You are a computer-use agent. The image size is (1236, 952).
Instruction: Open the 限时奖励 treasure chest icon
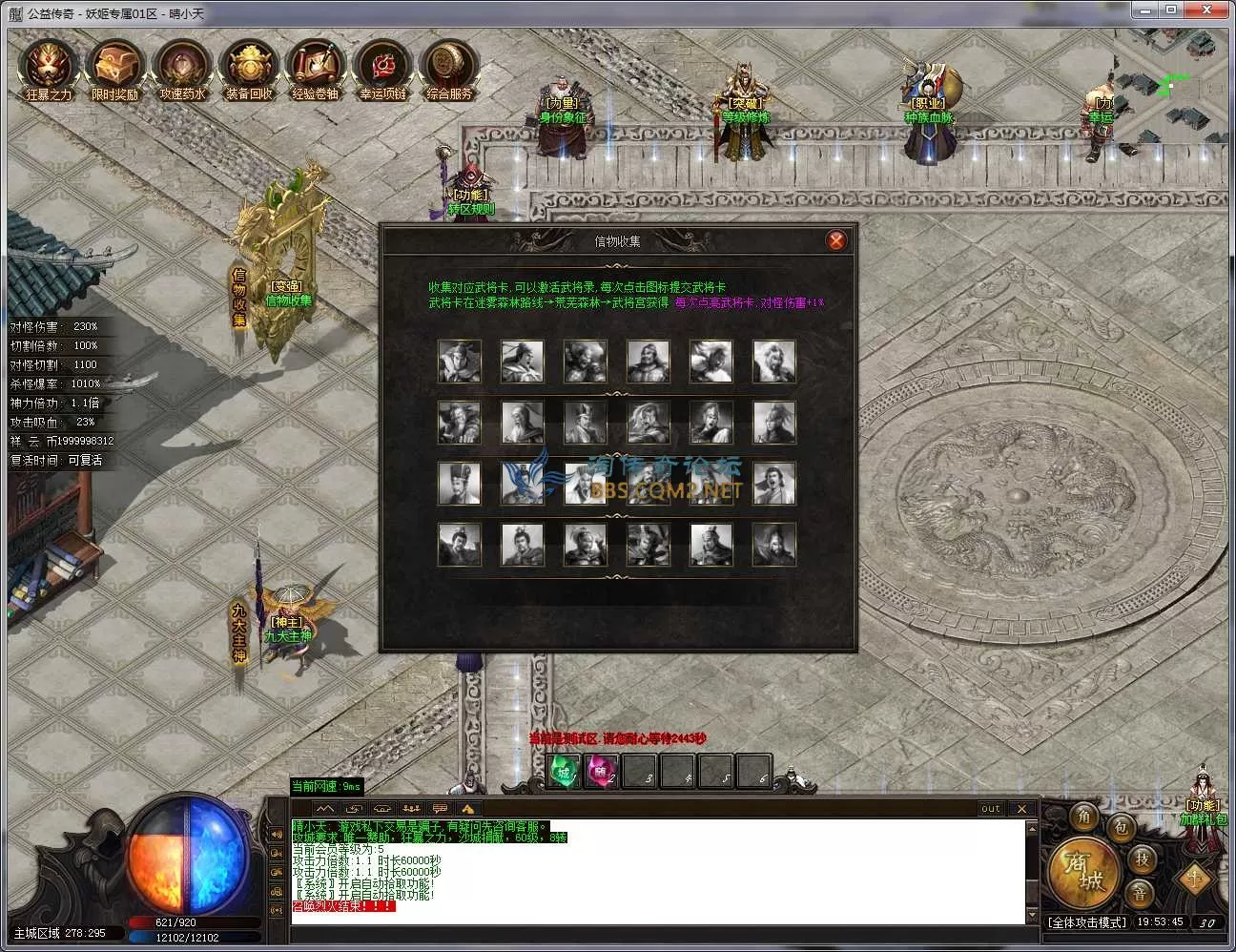click(114, 69)
